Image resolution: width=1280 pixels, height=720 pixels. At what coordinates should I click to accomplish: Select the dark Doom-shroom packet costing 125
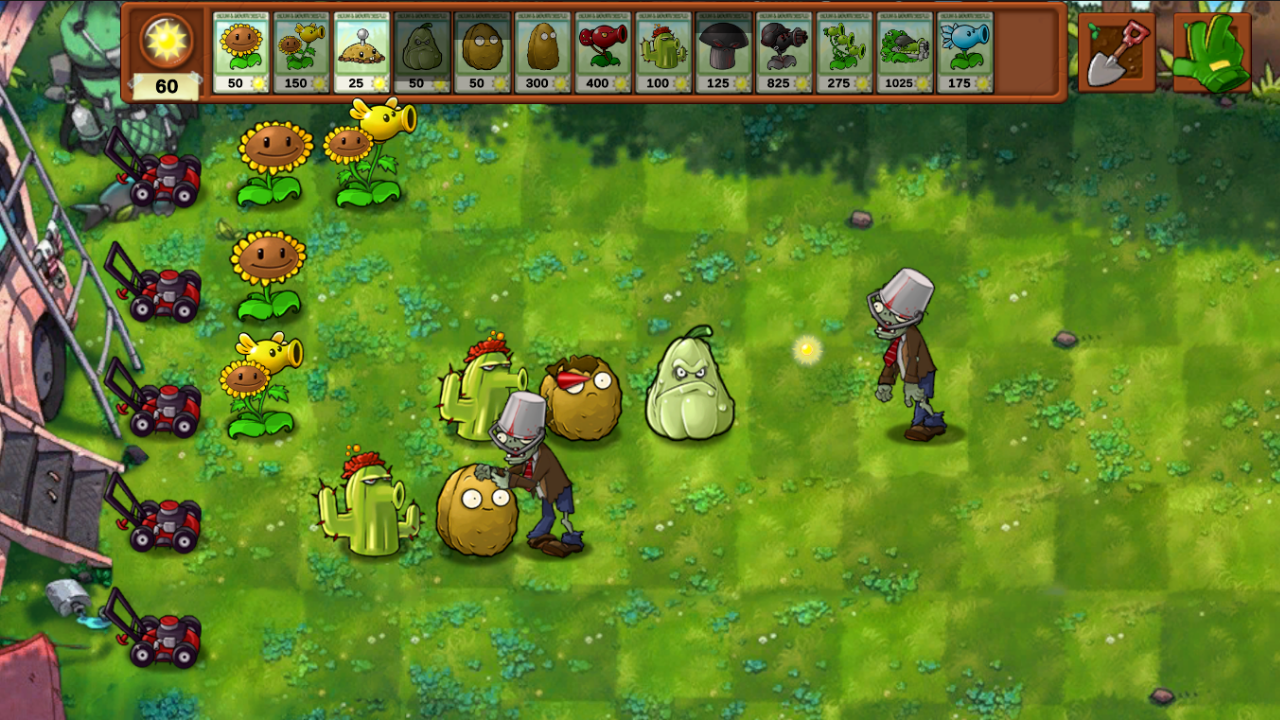click(x=722, y=50)
